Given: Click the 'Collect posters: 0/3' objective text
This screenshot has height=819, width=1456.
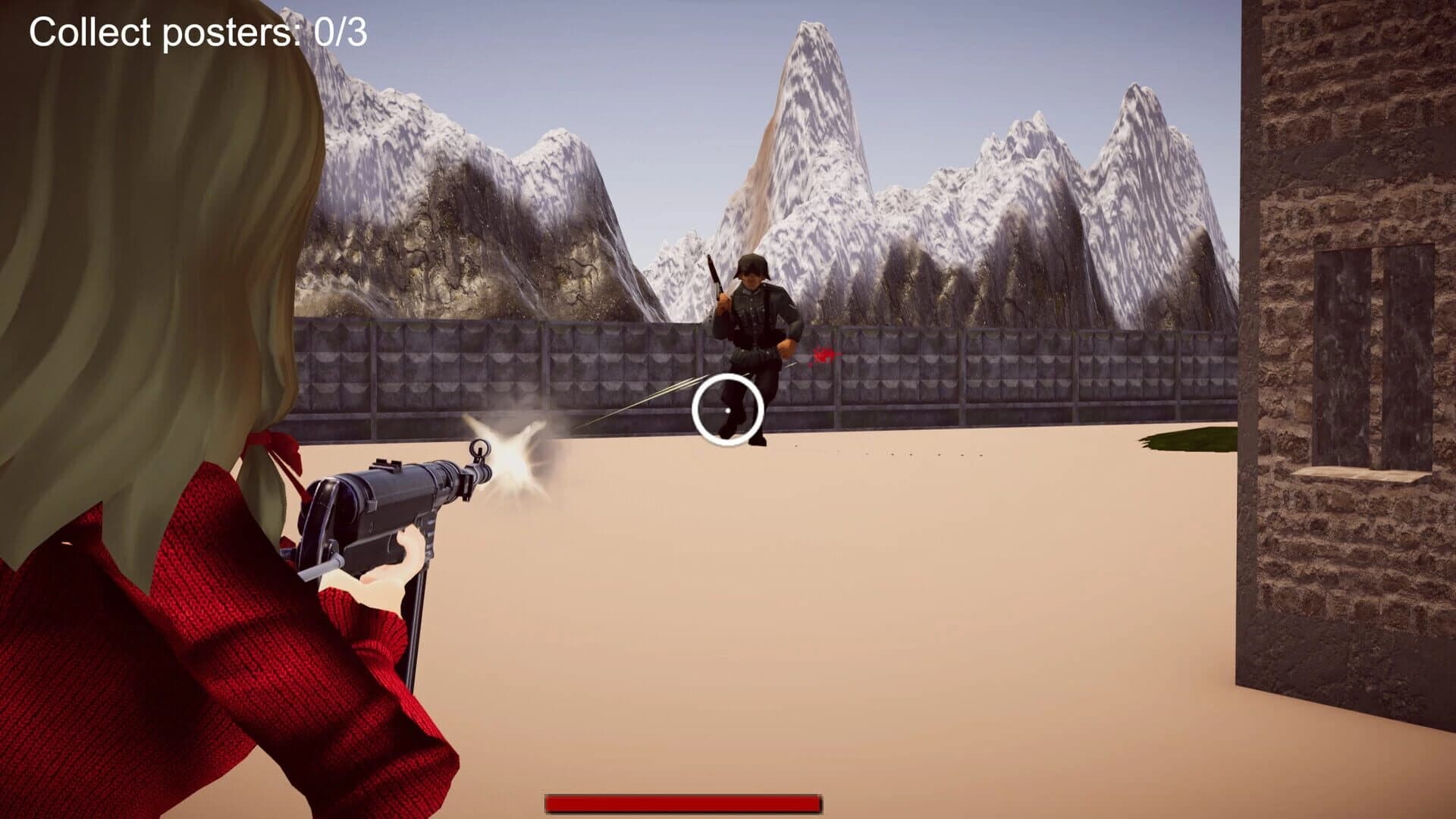Looking at the screenshot, I should pyautogui.click(x=196, y=30).
